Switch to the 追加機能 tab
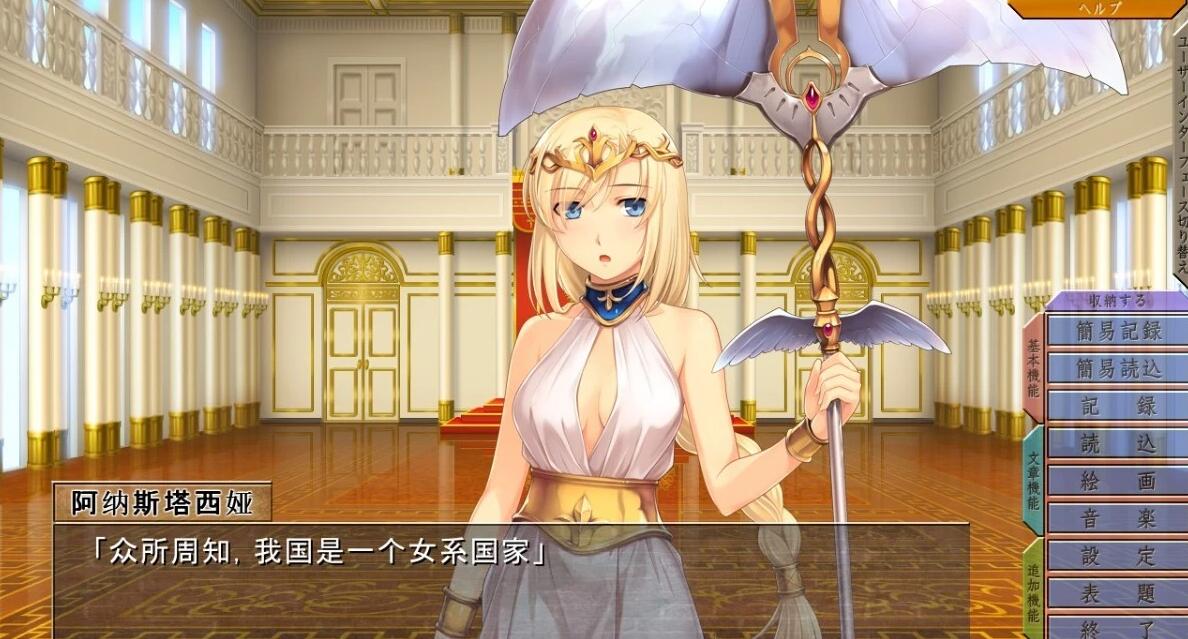 click(x=1033, y=590)
